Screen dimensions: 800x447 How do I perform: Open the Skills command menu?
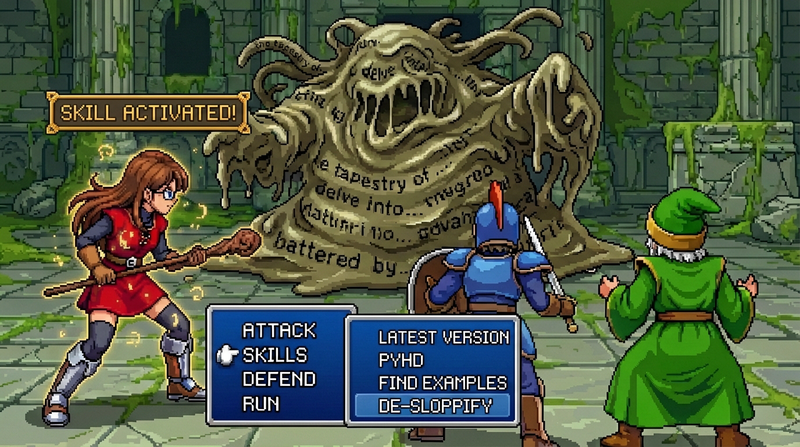pyautogui.click(x=274, y=355)
